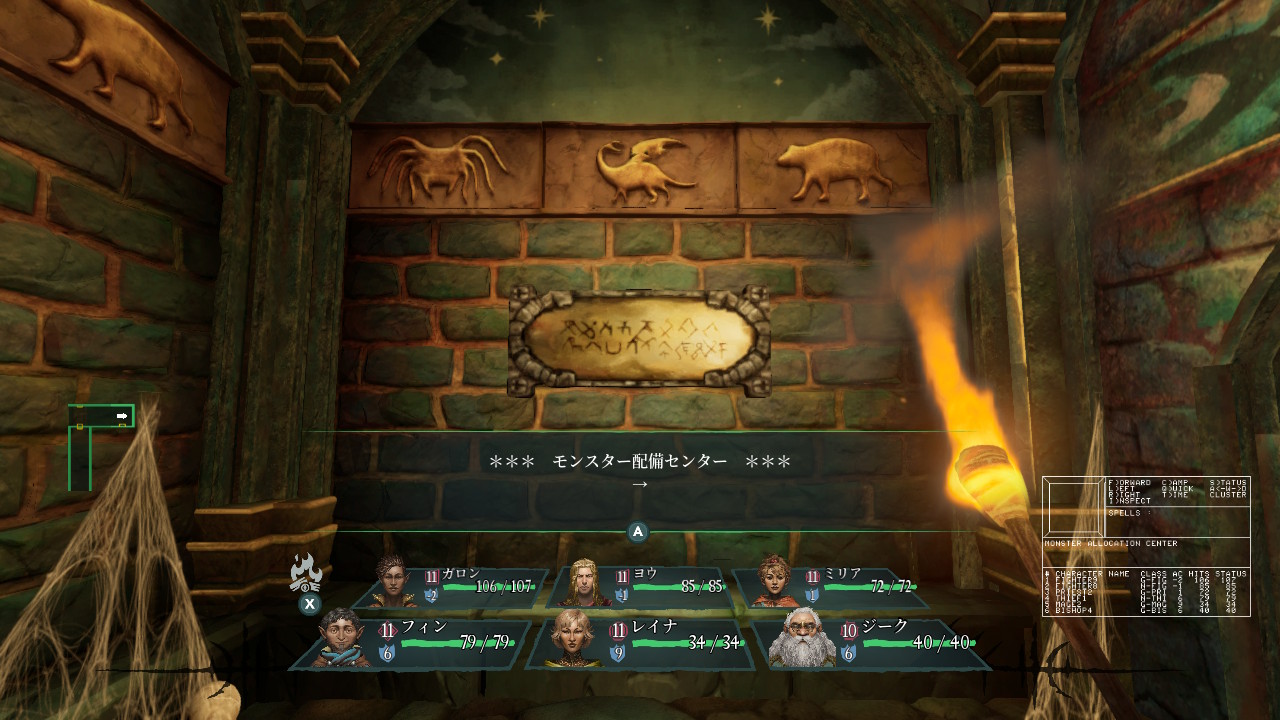Image resolution: width=1280 pixels, height=720 pixels.
Task: Open the campfire camp icon
Action: tap(305, 575)
